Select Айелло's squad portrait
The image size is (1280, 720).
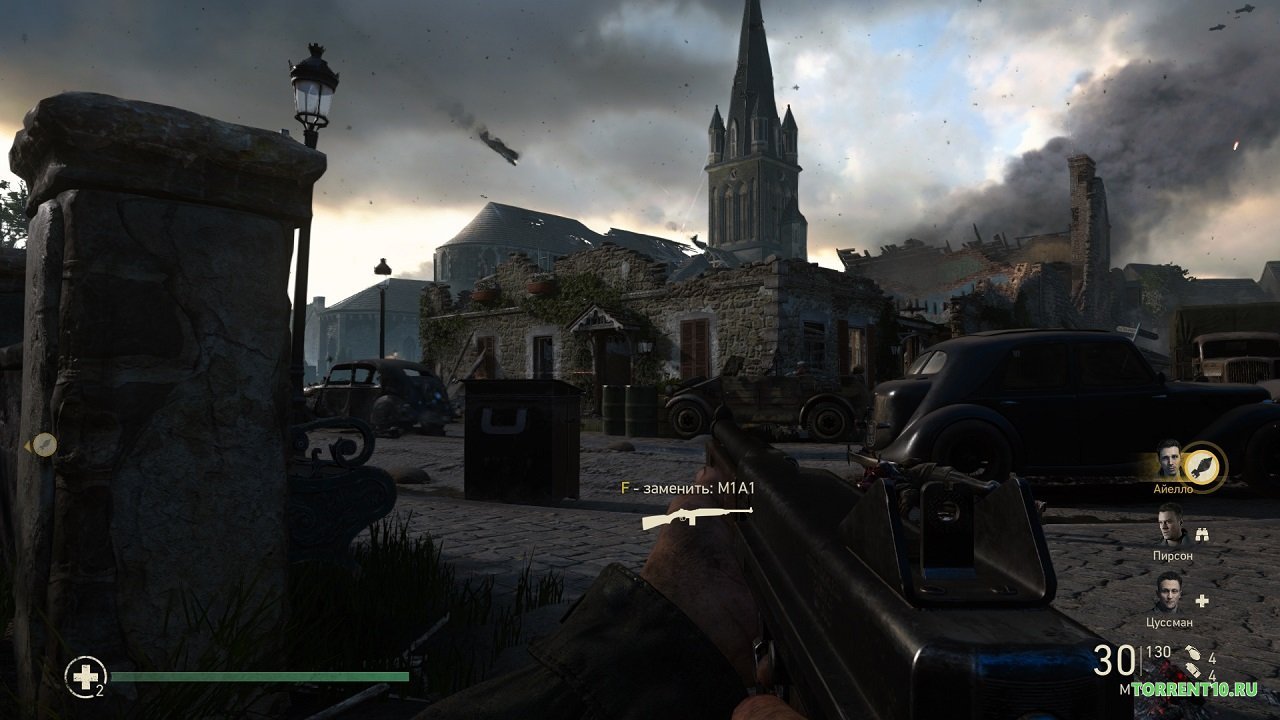1170,461
